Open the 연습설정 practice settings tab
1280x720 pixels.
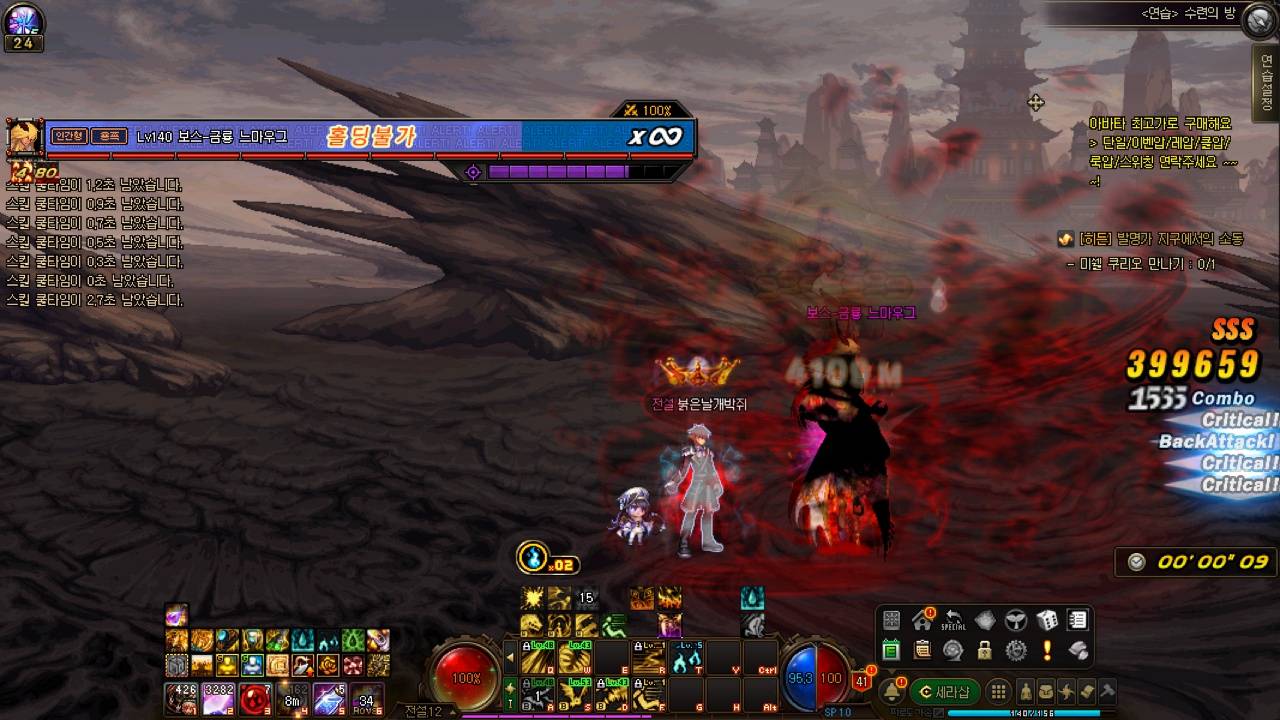[x=1267, y=83]
